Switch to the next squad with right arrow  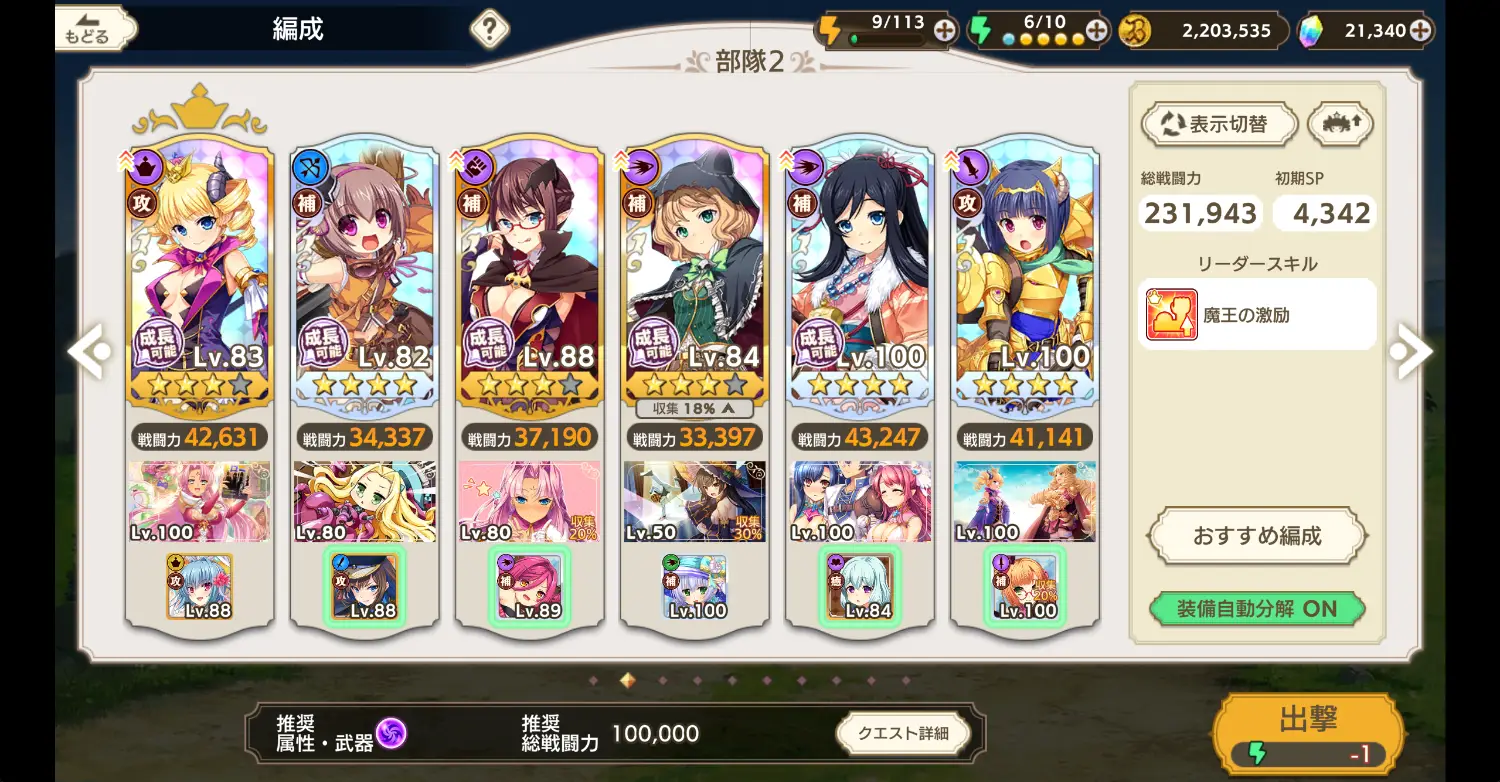pyautogui.click(x=1413, y=351)
